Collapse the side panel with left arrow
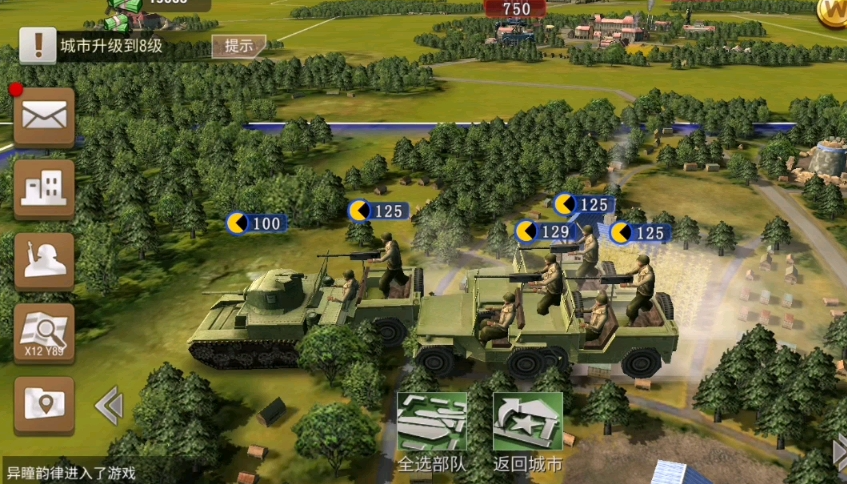The width and height of the screenshot is (847, 484). 108,406
